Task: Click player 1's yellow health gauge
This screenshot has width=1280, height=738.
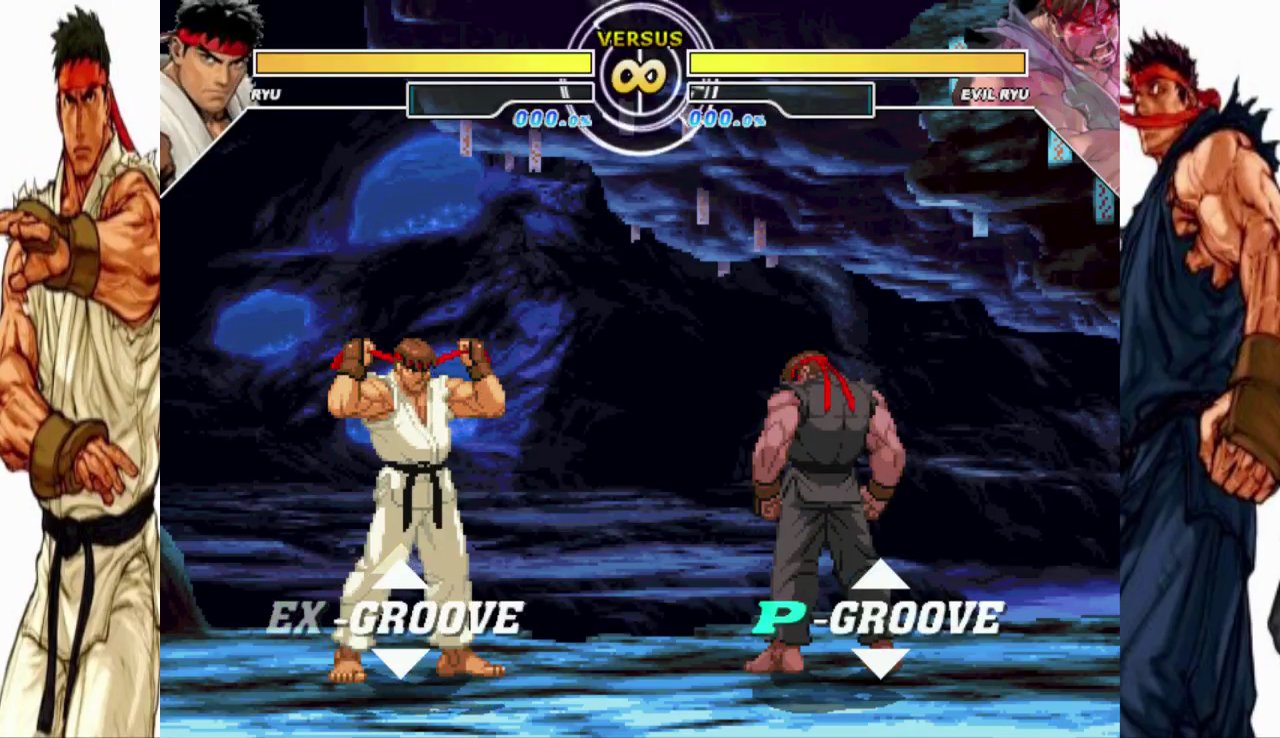Action: coord(420,63)
